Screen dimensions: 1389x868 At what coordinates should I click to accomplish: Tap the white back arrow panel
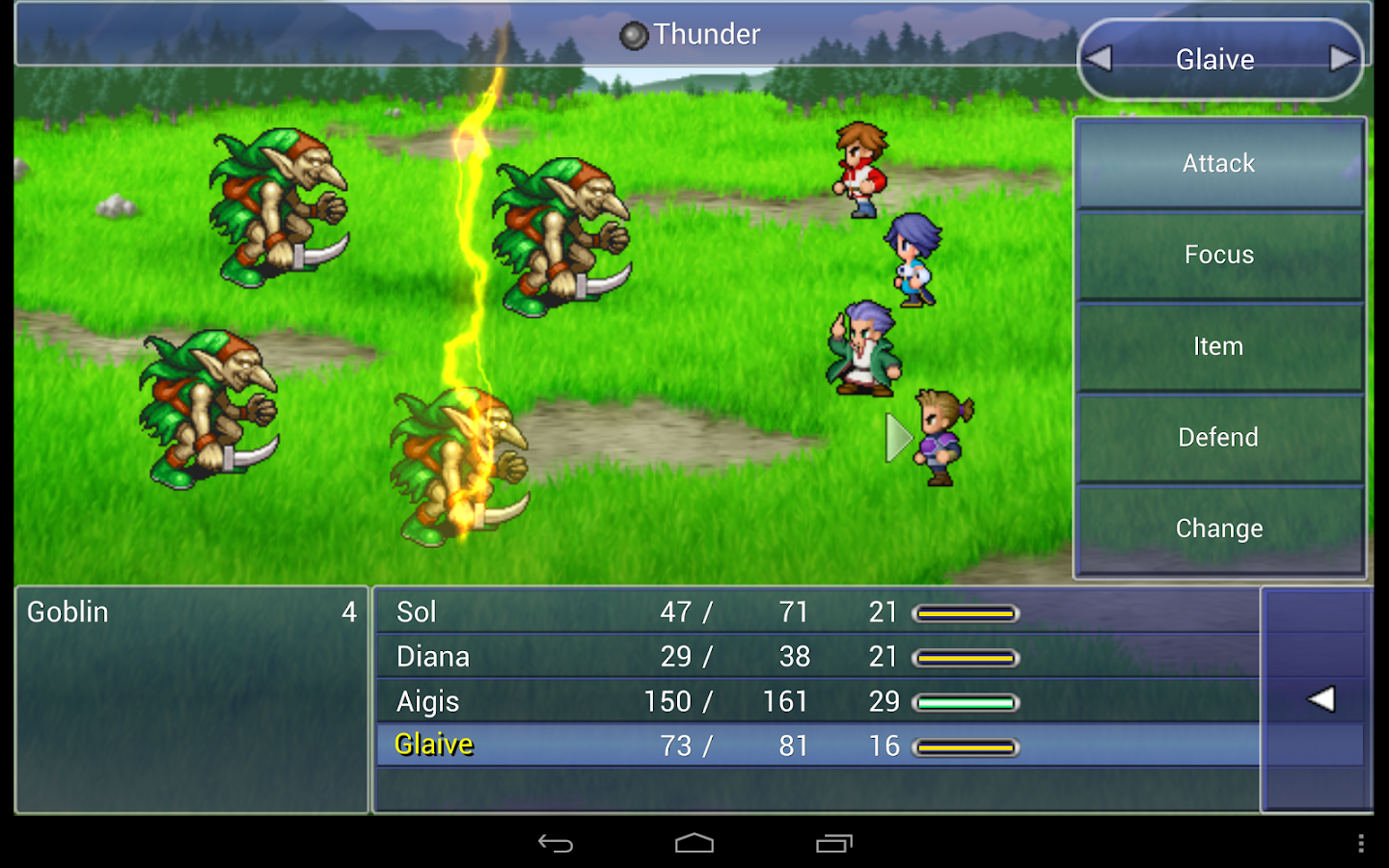click(x=1320, y=699)
